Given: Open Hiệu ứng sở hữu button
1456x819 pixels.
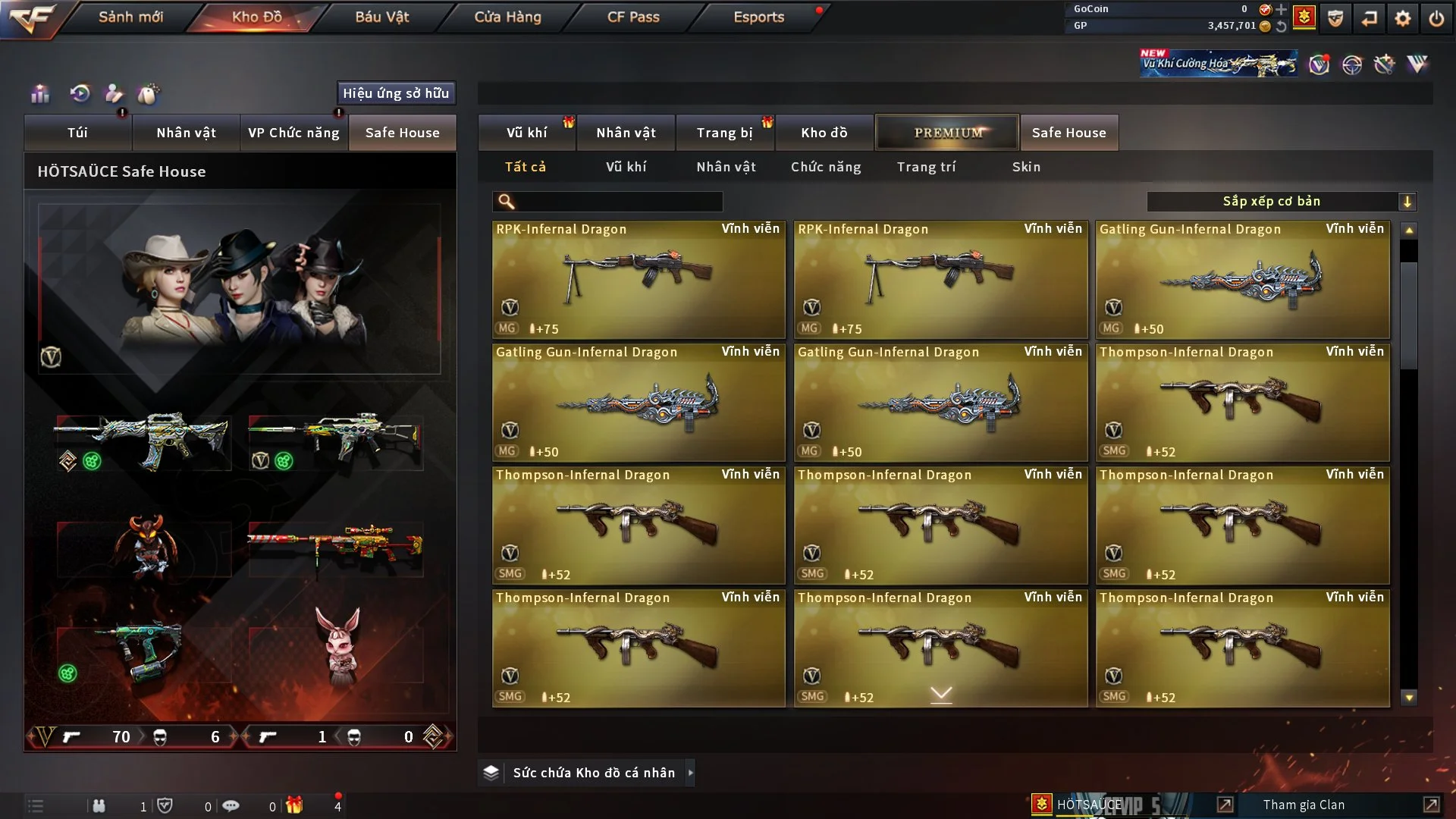Looking at the screenshot, I should click(396, 93).
